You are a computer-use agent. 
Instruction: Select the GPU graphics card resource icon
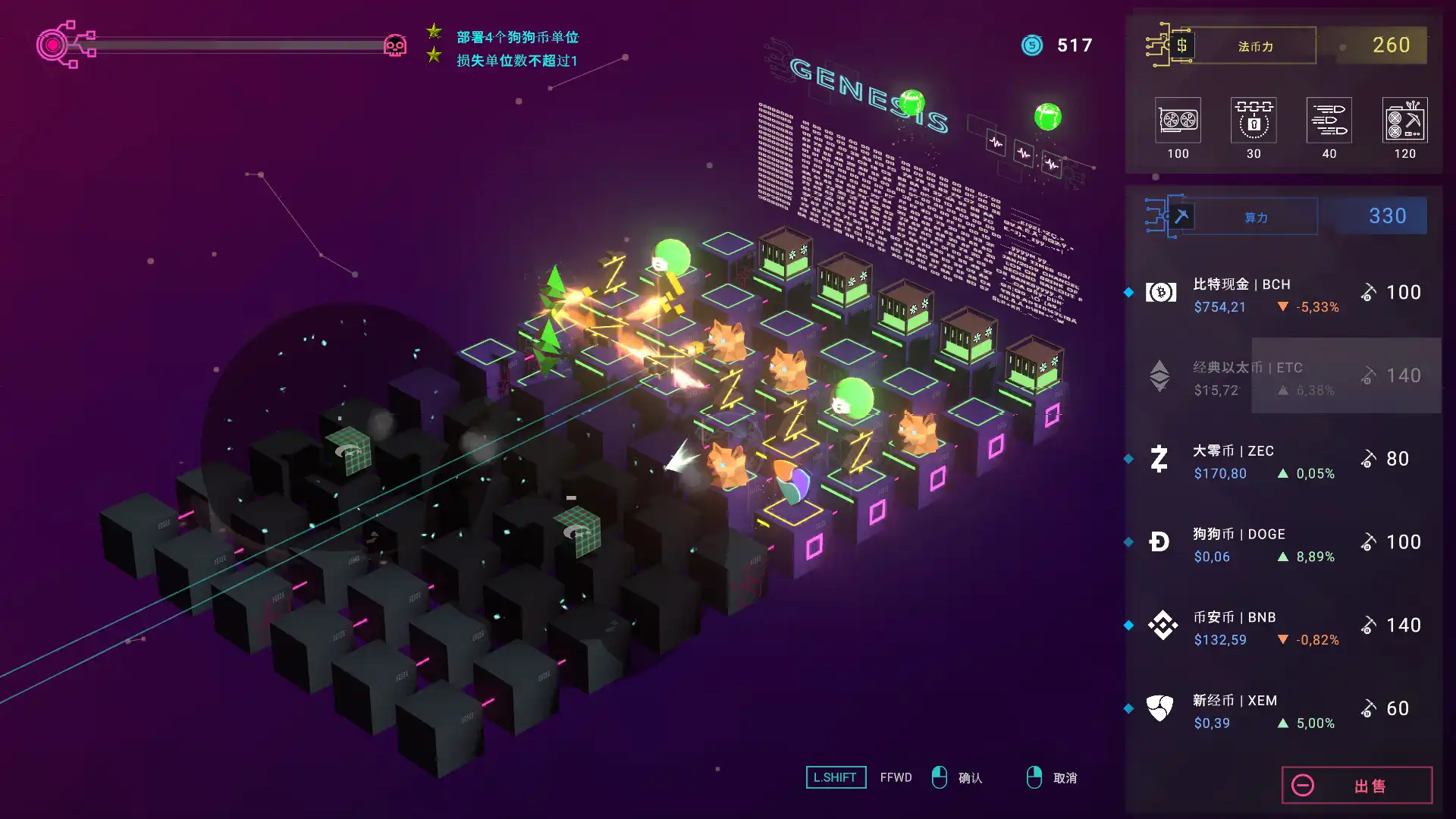coord(1177,120)
